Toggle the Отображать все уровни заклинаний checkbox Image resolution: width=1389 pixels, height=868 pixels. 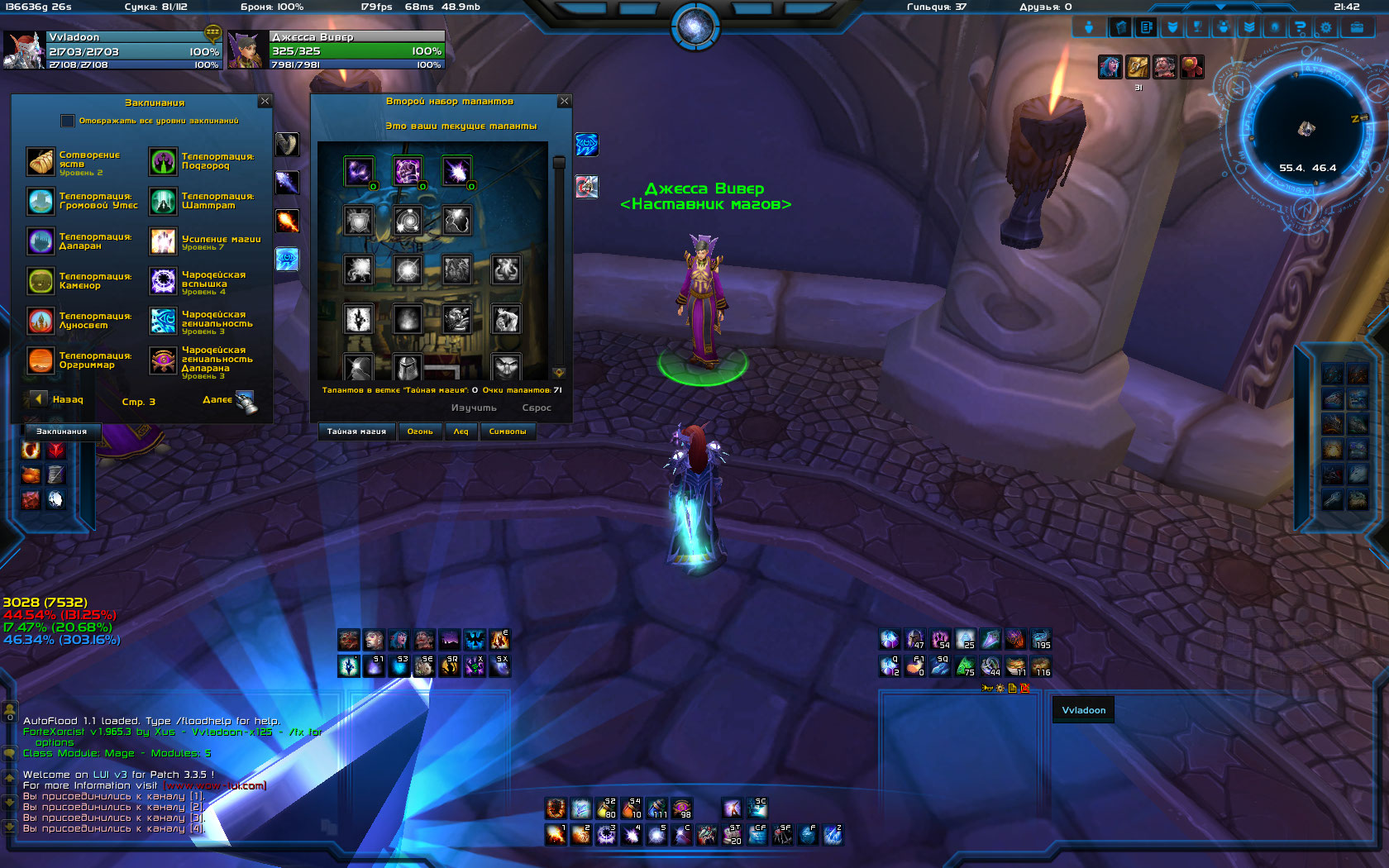[x=68, y=121]
